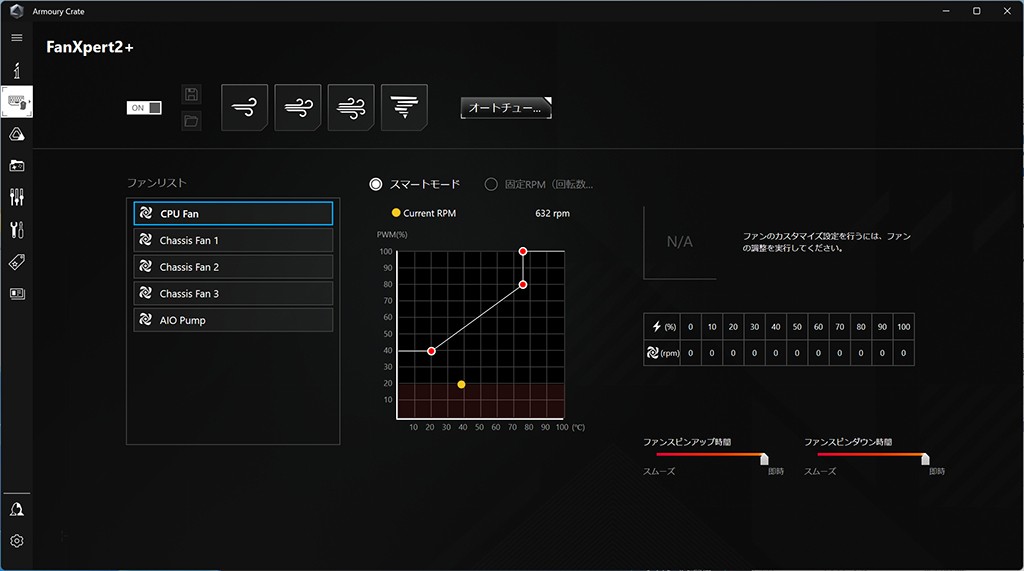Pick Chassis Fan 3 in the fan list
This screenshot has height=571, width=1024.
coord(233,294)
